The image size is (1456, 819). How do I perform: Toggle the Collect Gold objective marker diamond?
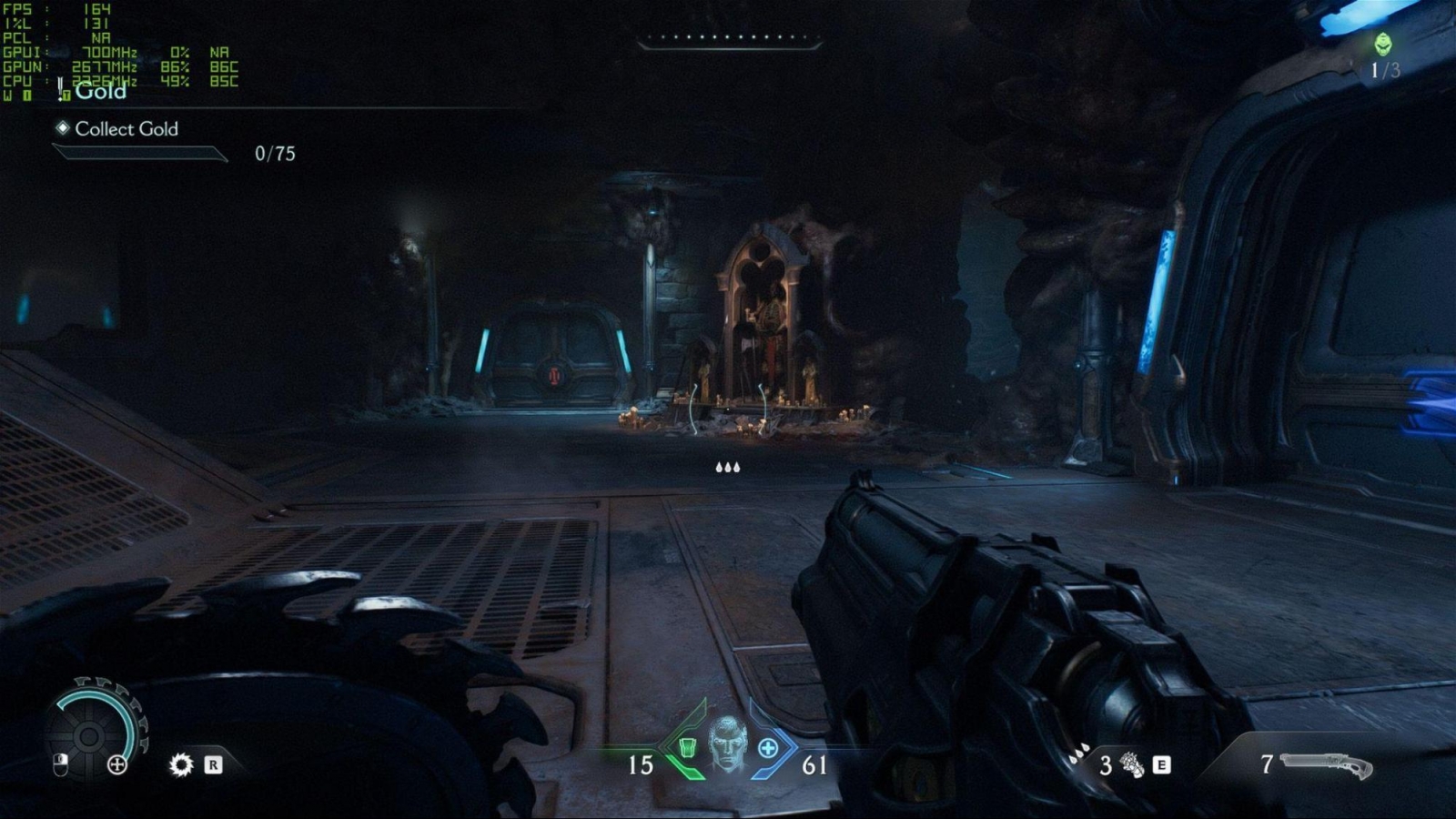tap(62, 130)
